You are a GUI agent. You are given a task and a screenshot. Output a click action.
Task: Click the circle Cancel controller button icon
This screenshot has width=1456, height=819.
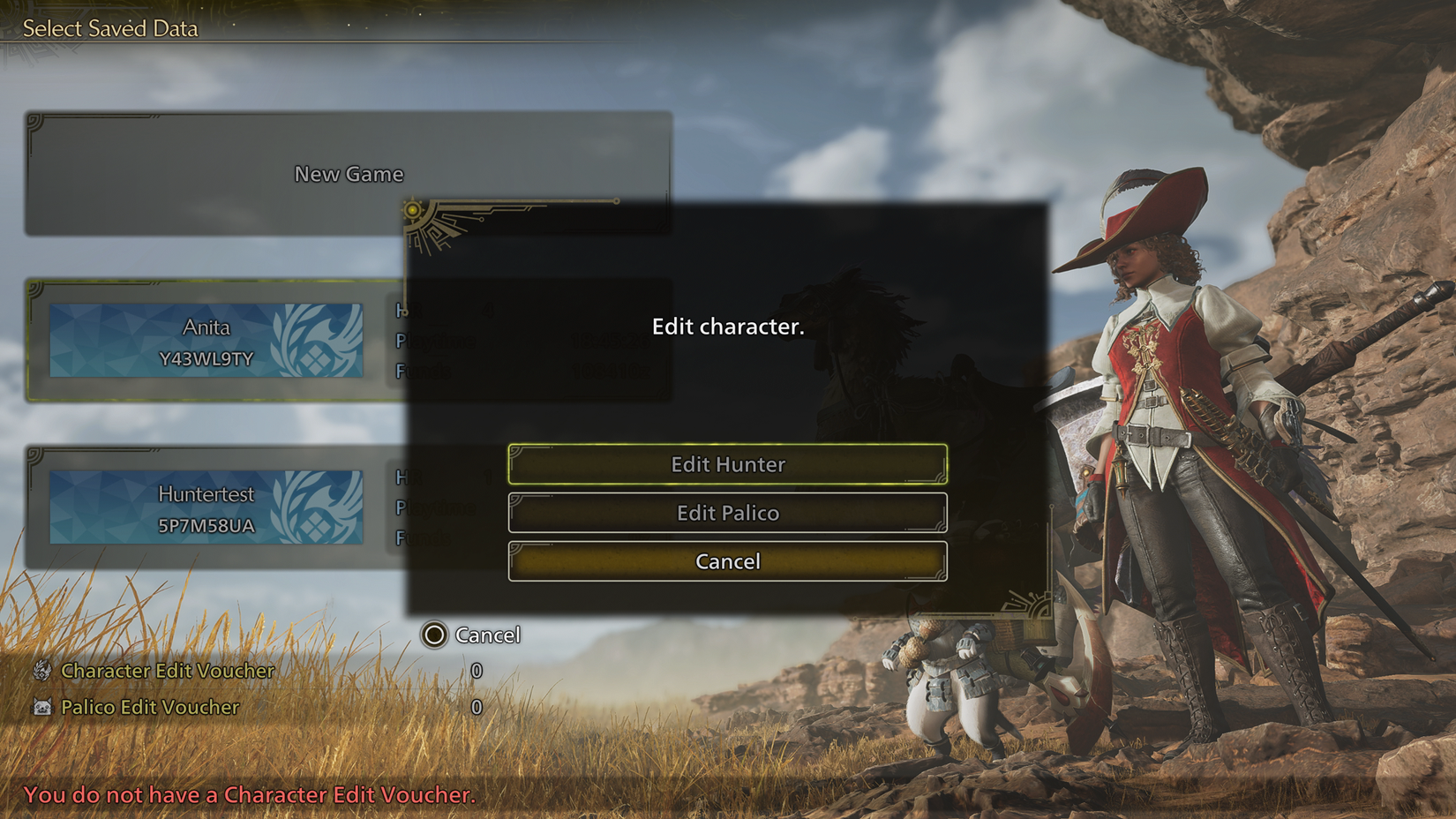(434, 635)
